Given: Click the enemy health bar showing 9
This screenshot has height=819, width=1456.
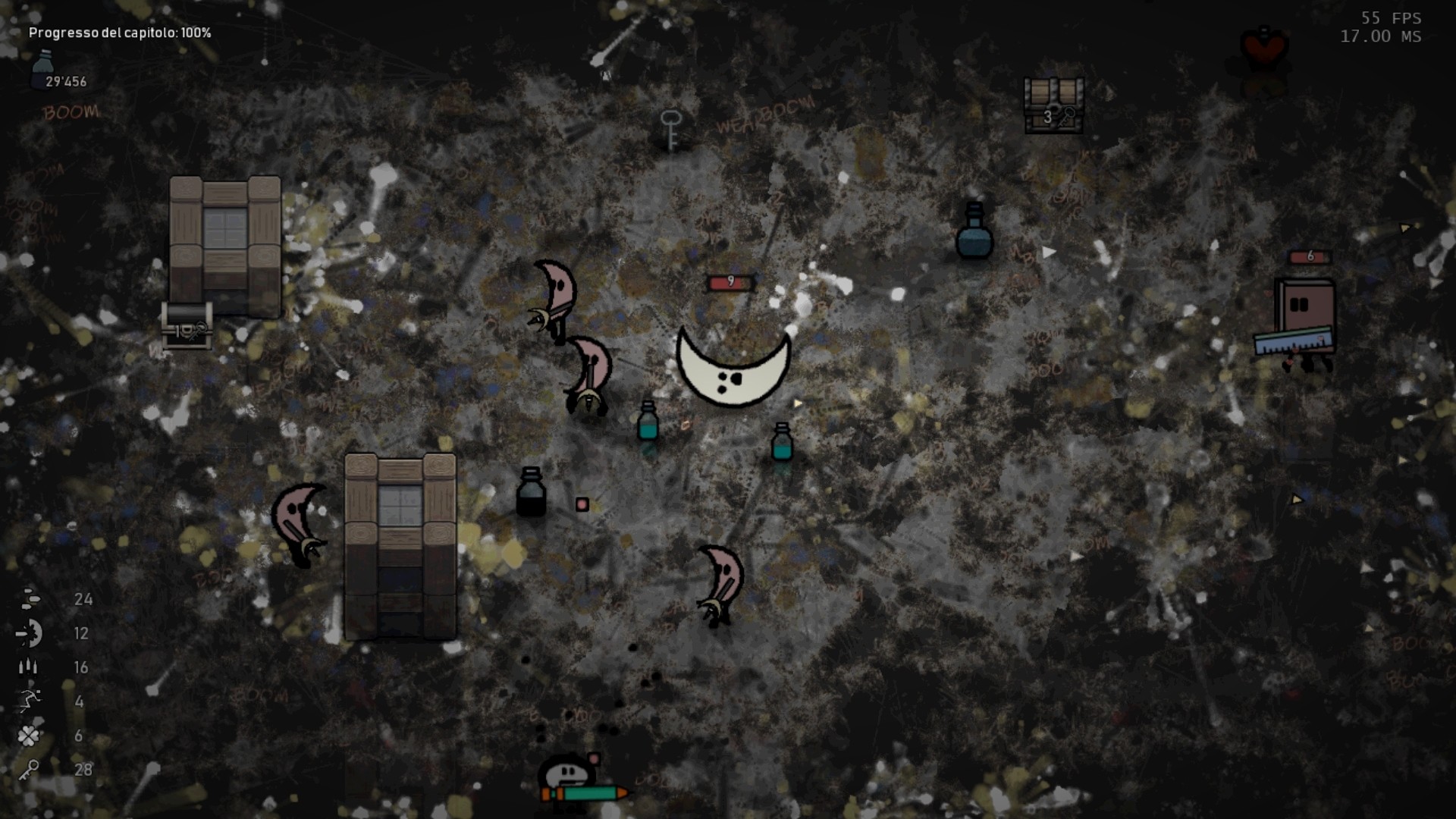Looking at the screenshot, I should (x=730, y=281).
